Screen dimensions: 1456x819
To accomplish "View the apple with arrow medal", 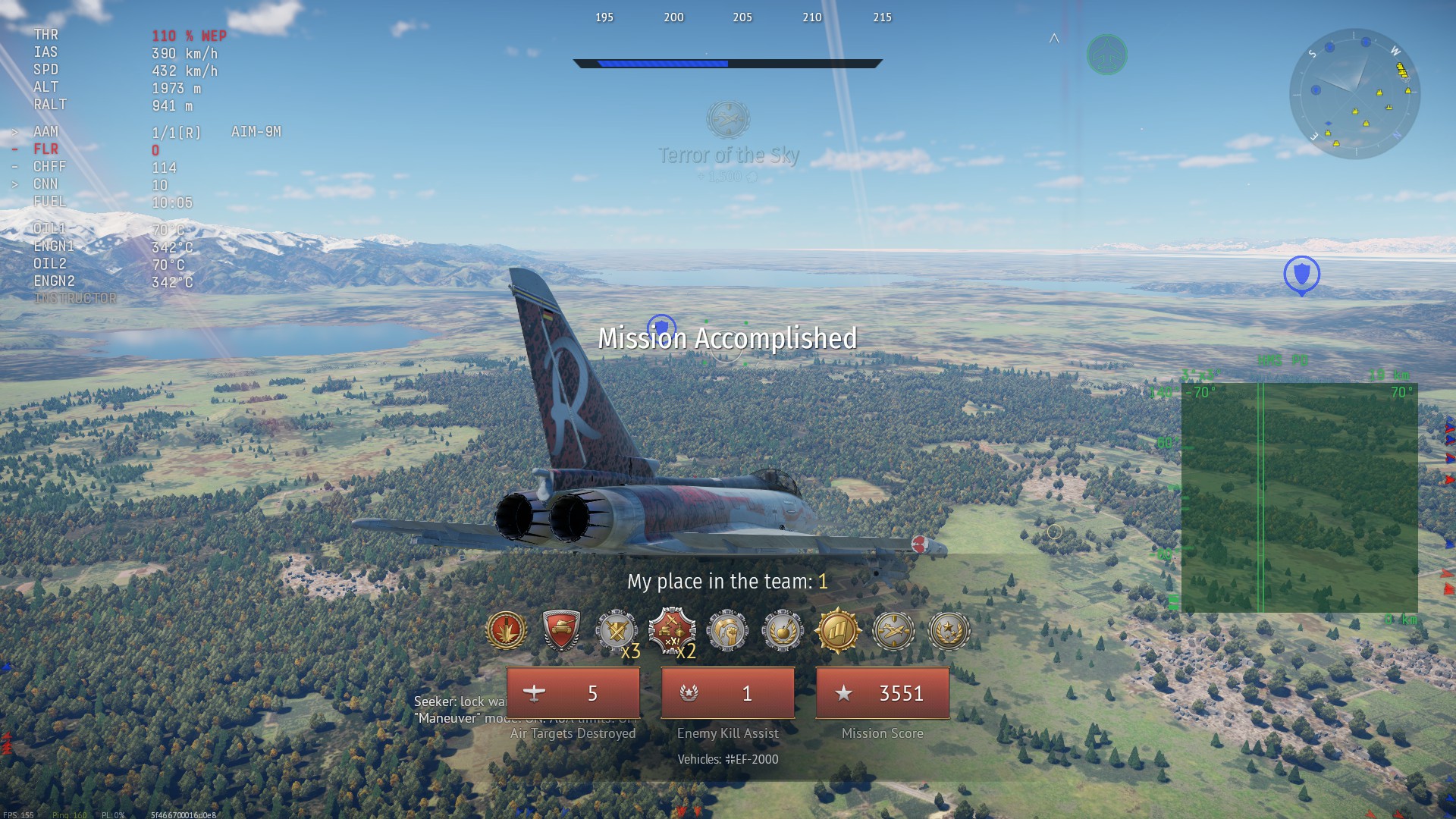I will point(783,630).
